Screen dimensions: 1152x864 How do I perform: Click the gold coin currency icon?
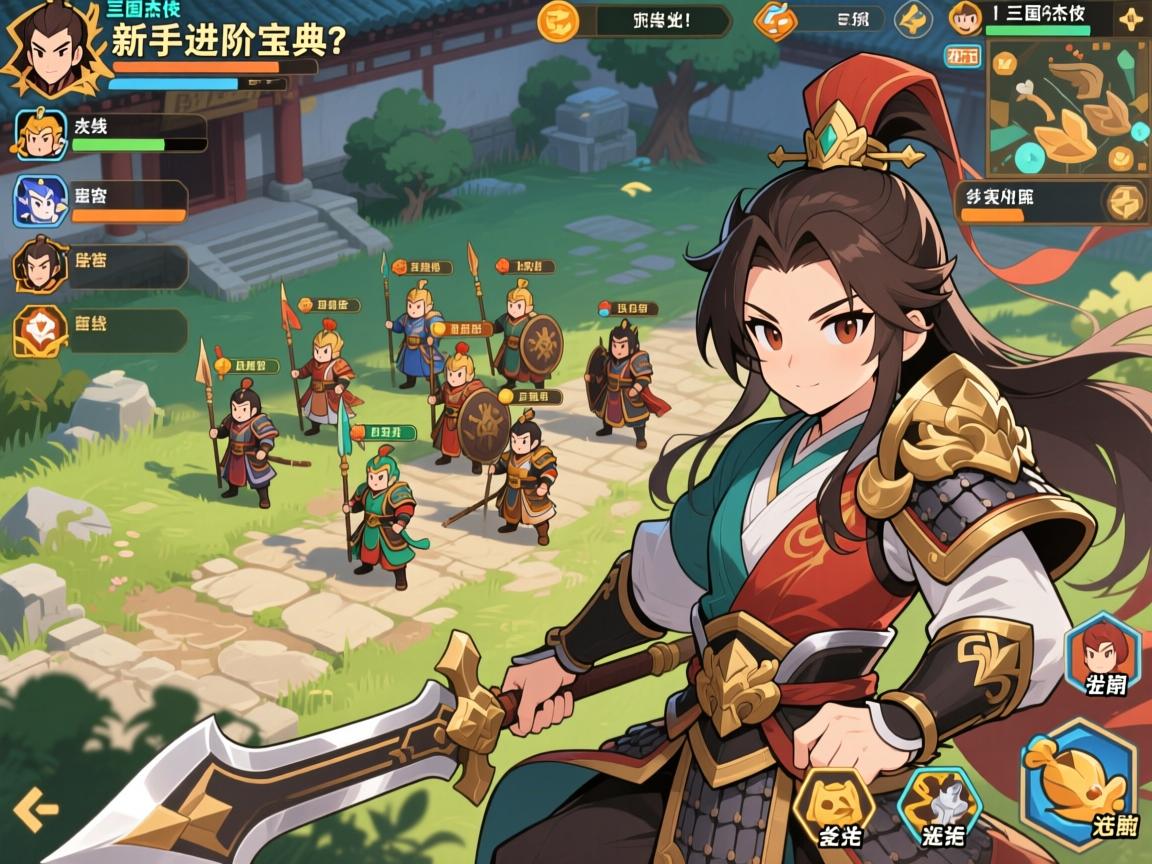pos(558,19)
